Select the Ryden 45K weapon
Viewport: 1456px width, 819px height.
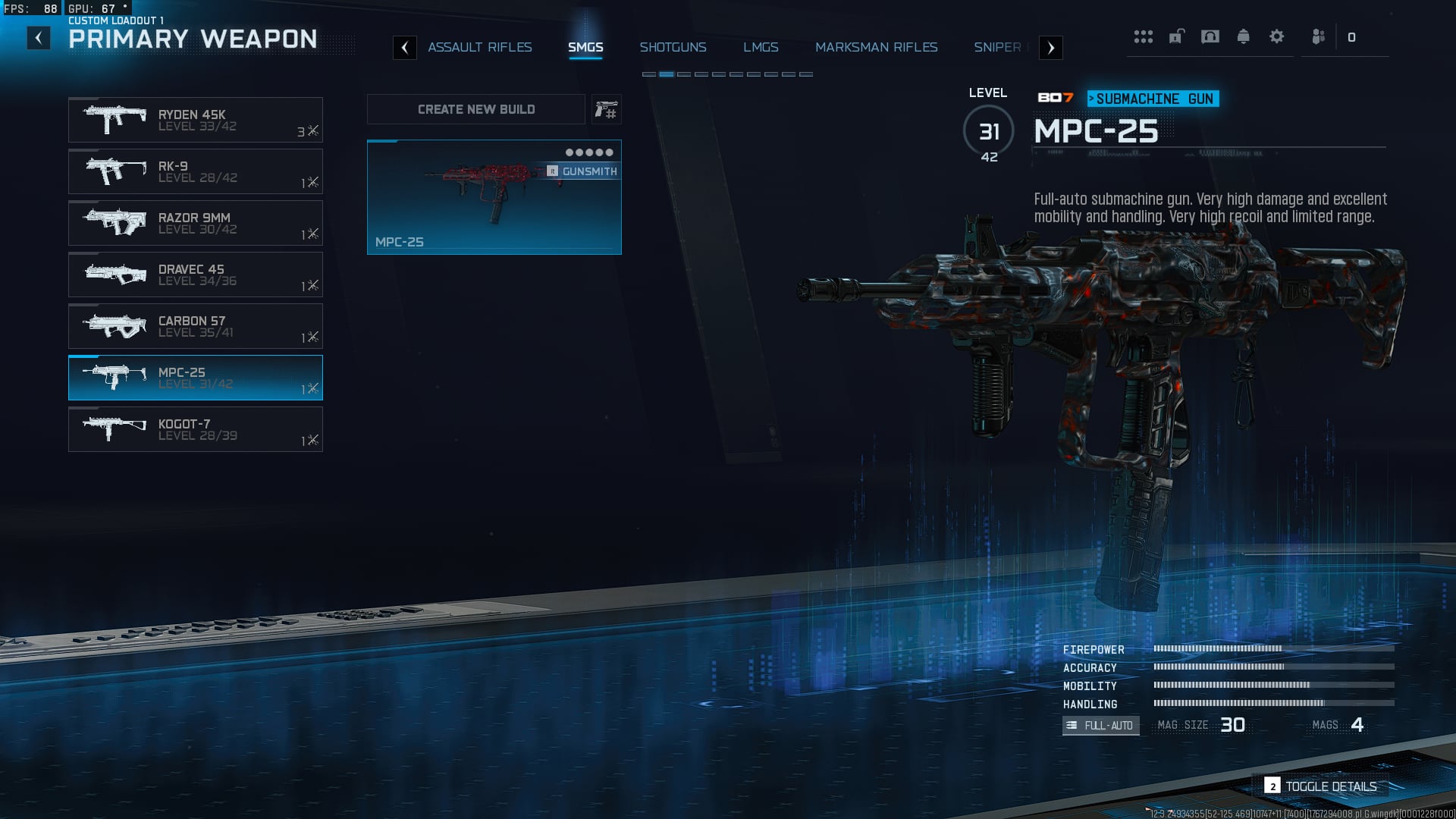pyautogui.click(x=196, y=120)
